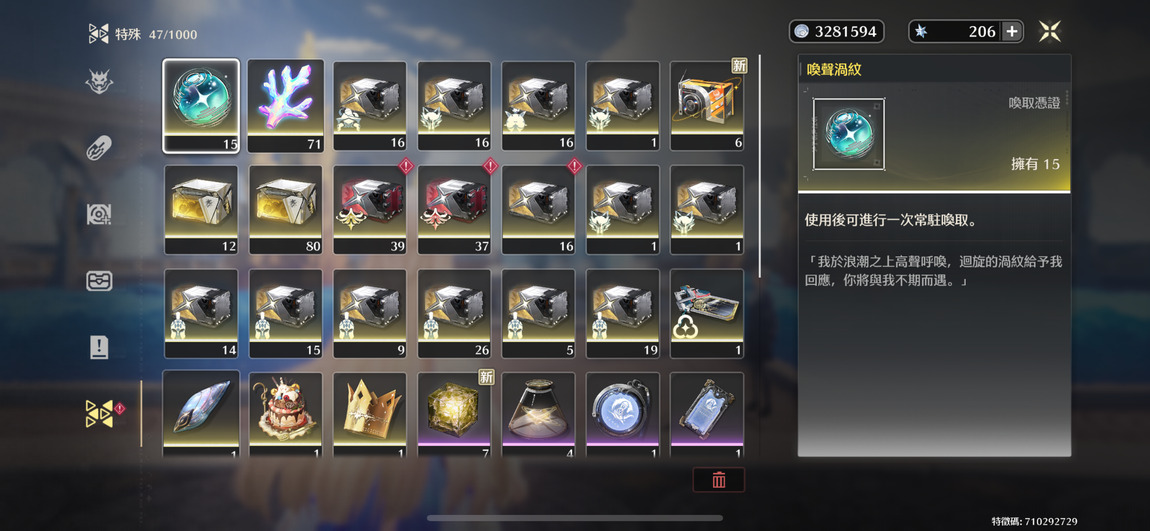Select the glass flask item slot
The width and height of the screenshot is (1150, 531).
coord(538,412)
